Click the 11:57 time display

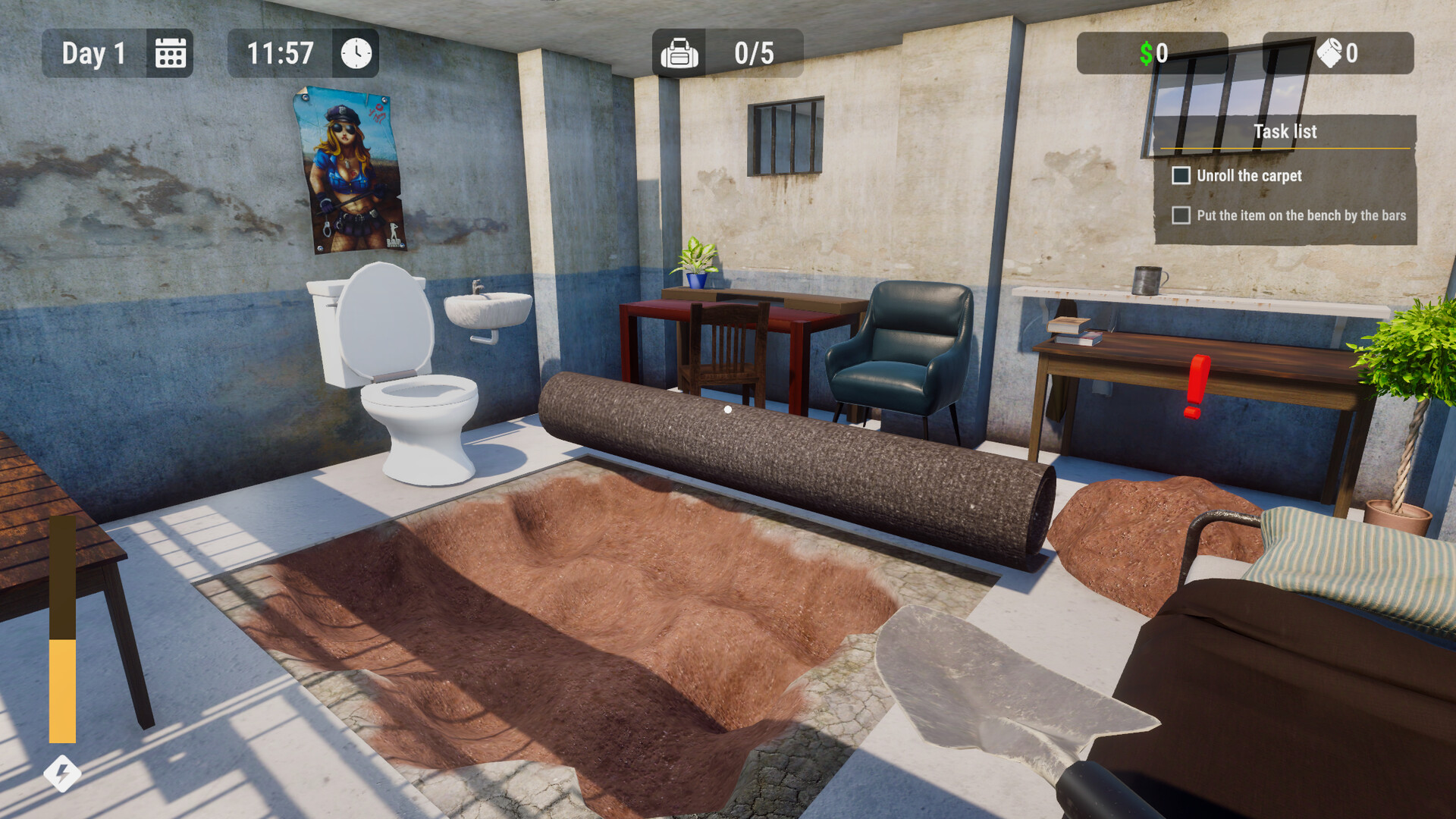[x=280, y=52]
